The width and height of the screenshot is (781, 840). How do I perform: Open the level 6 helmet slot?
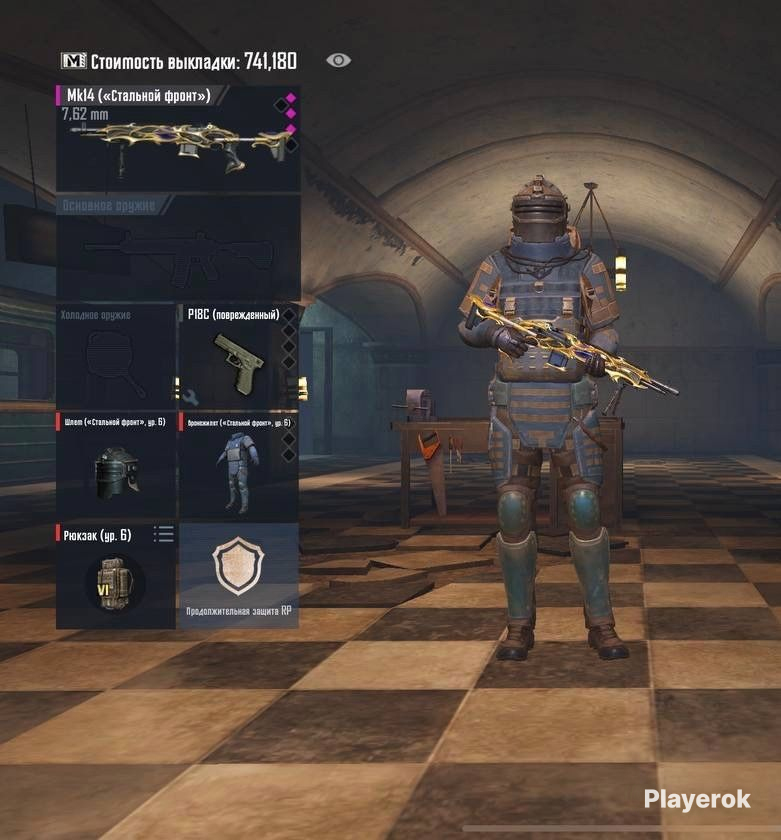click(x=115, y=465)
